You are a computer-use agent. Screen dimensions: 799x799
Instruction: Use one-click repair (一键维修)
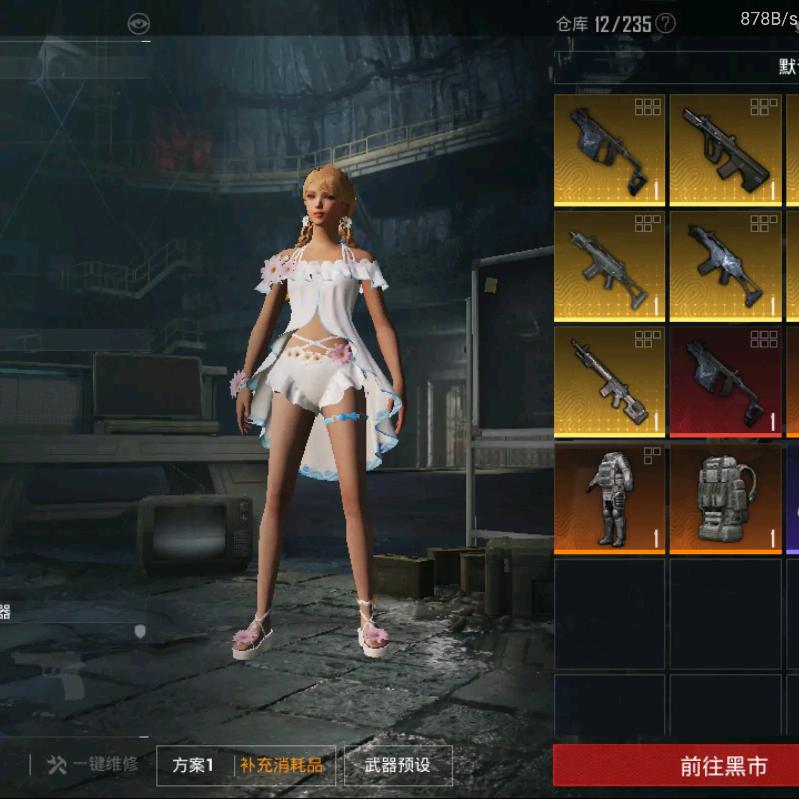pos(93,766)
